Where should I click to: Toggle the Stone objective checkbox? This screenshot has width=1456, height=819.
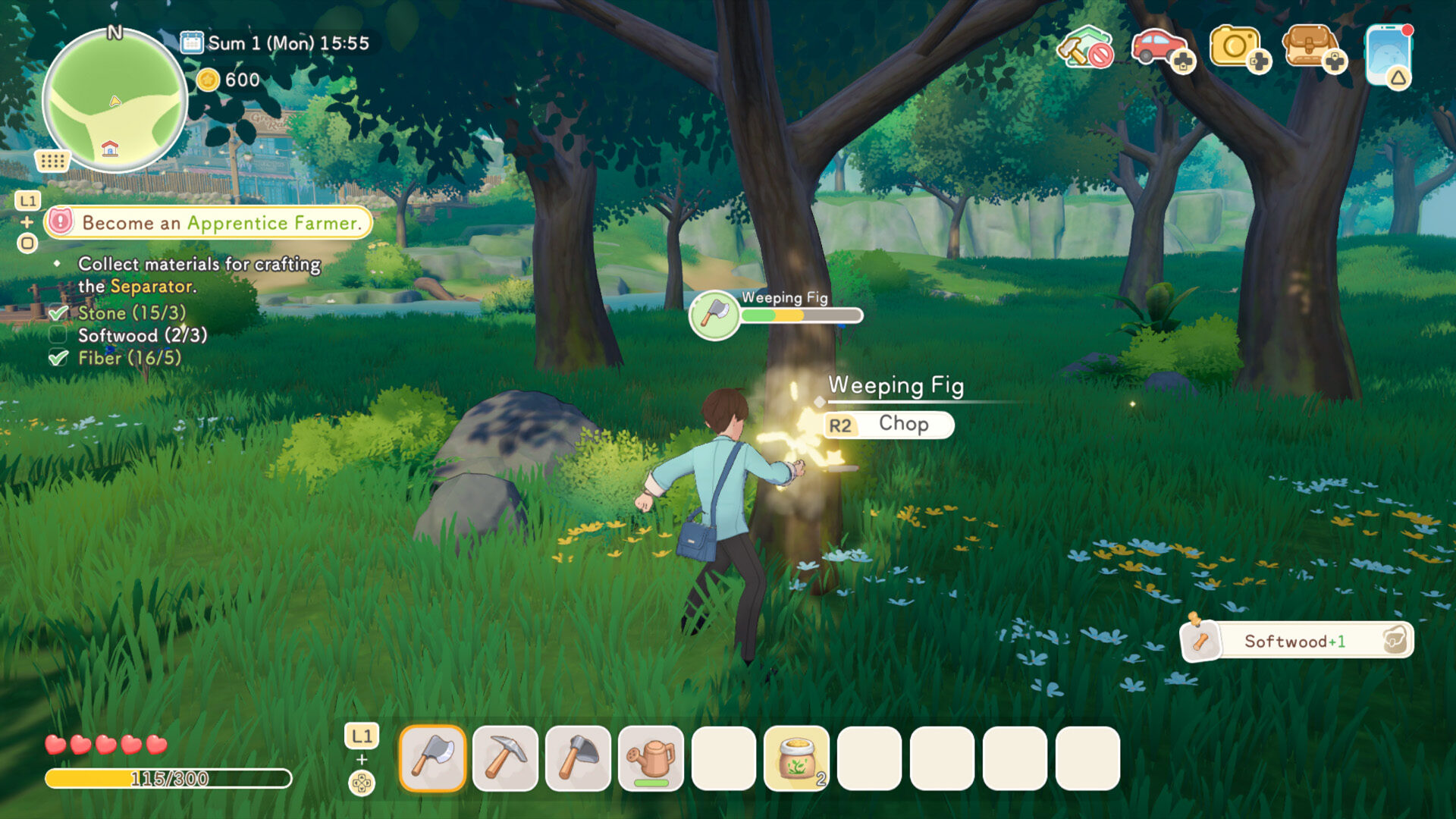[57, 312]
